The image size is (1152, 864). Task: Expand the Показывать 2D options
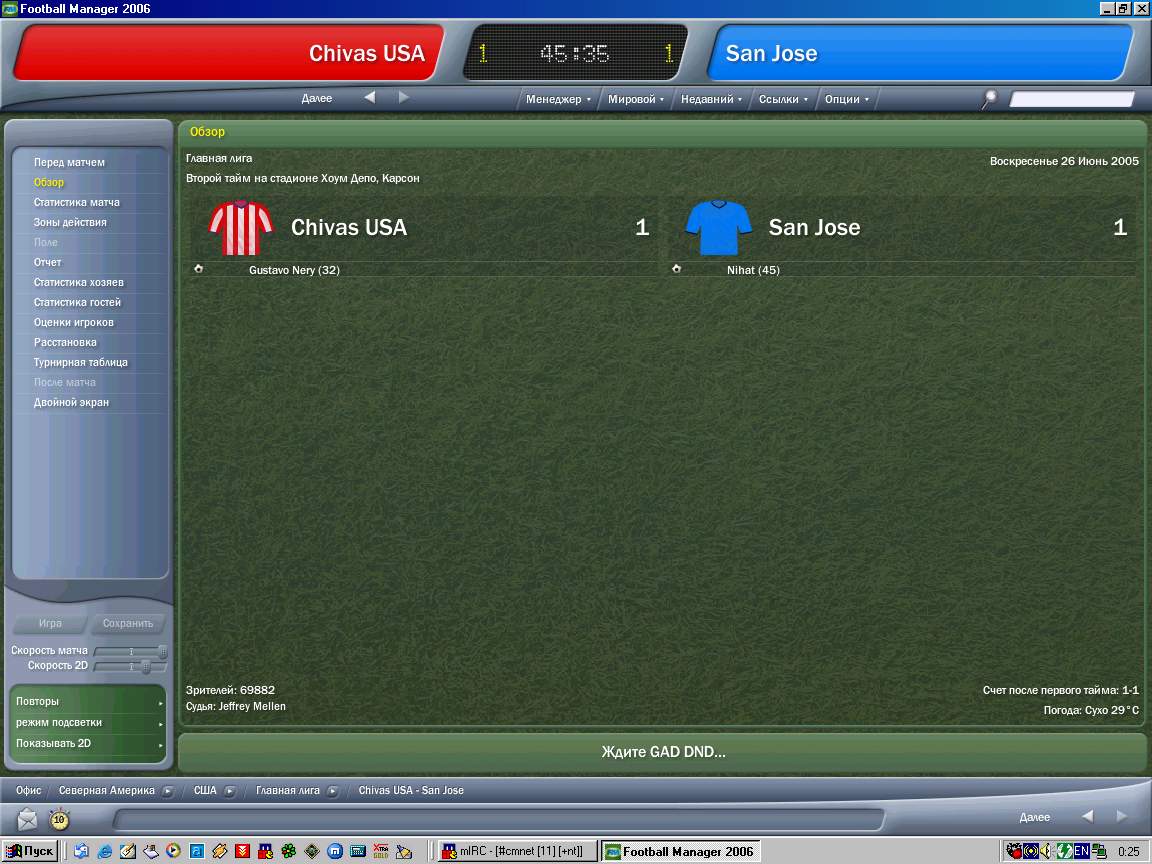click(x=88, y=743)
